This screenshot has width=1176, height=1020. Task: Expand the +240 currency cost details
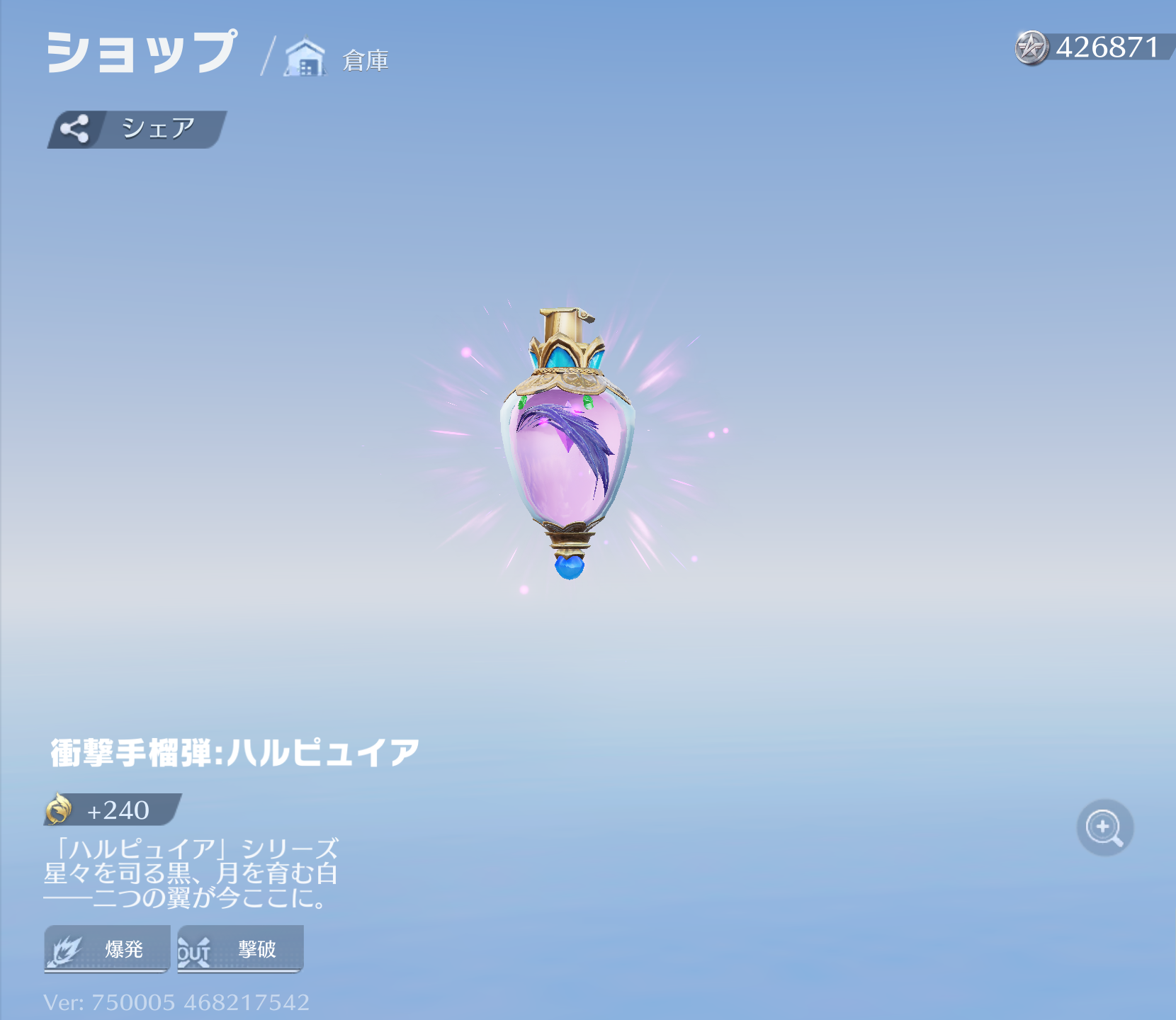pyautogui.click(x=113, y=810)
